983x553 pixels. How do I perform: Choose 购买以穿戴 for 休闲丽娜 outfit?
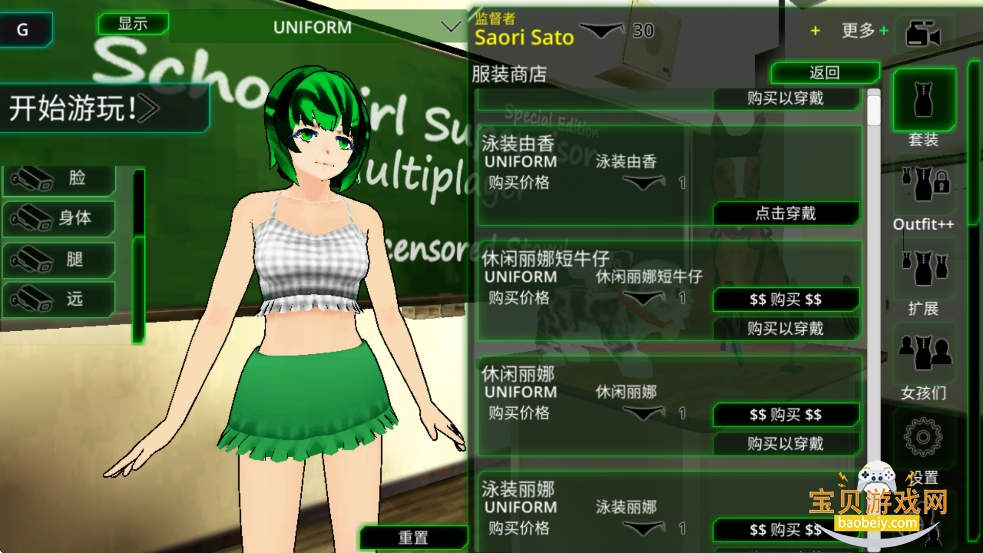coord(786,443)
